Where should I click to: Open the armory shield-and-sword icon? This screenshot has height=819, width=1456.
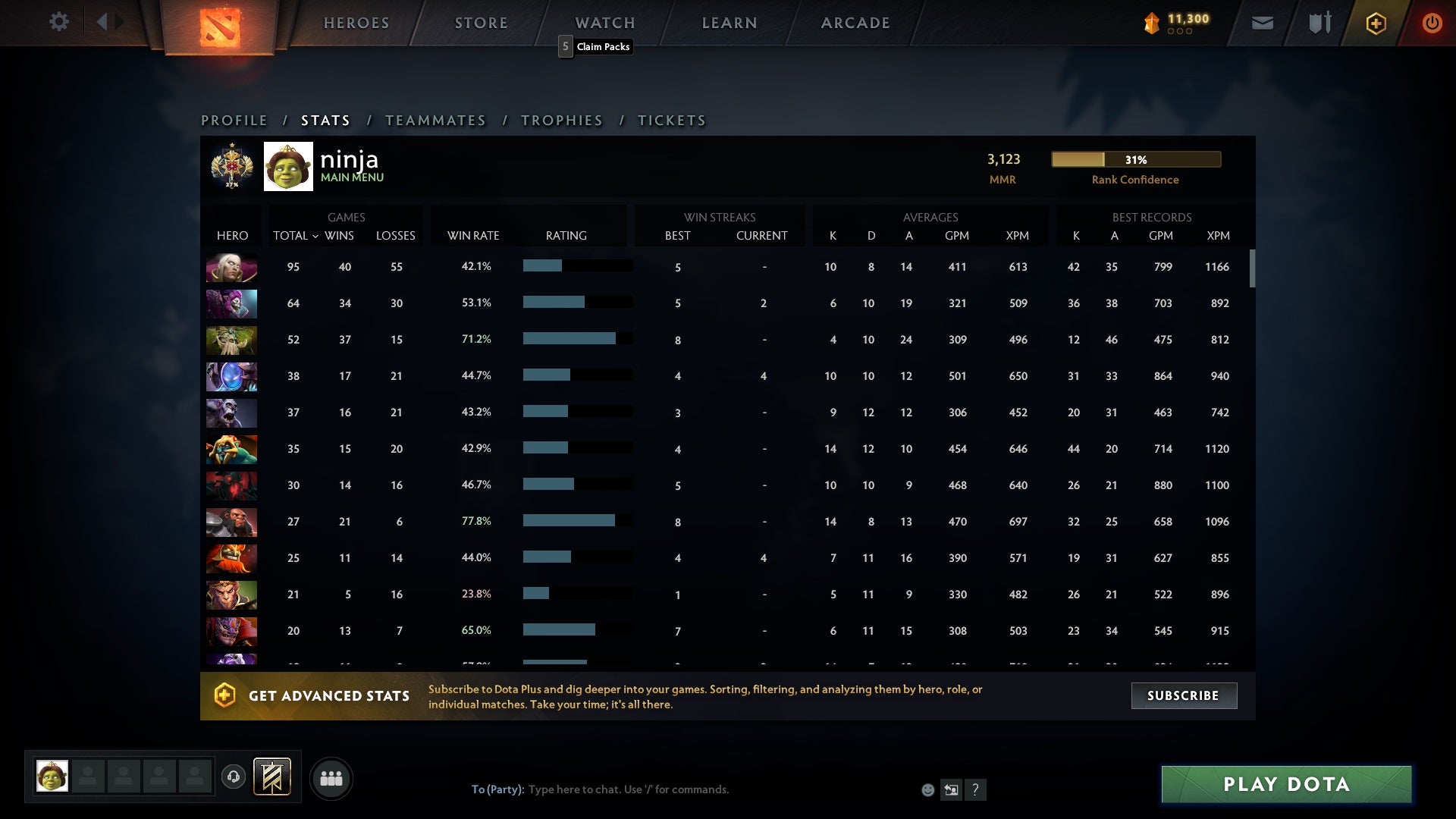[x=1319, y=23]
